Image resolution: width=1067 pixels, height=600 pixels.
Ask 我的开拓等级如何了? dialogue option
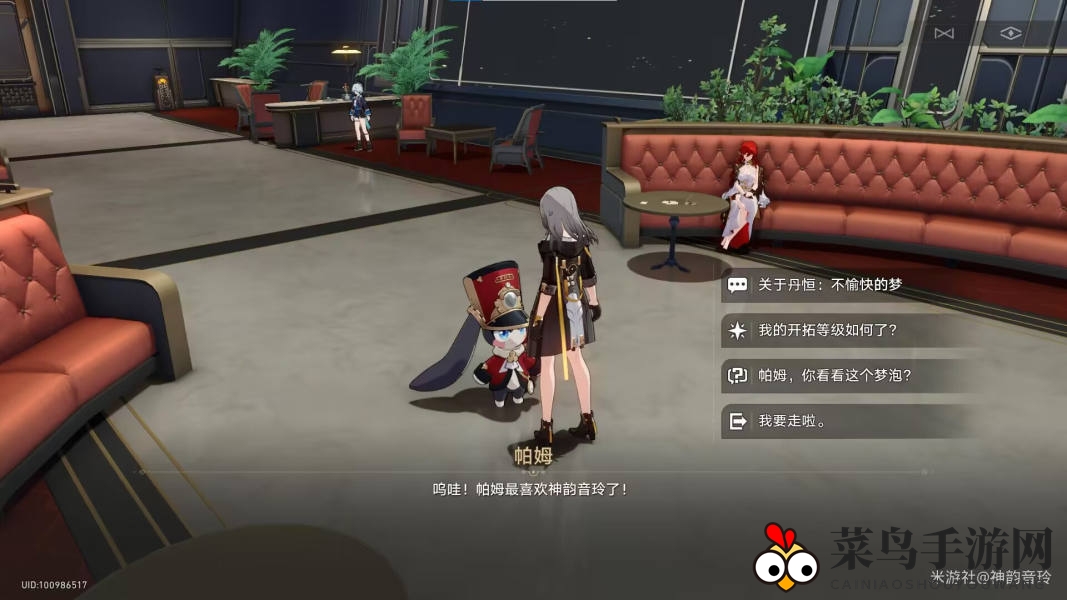830,331
